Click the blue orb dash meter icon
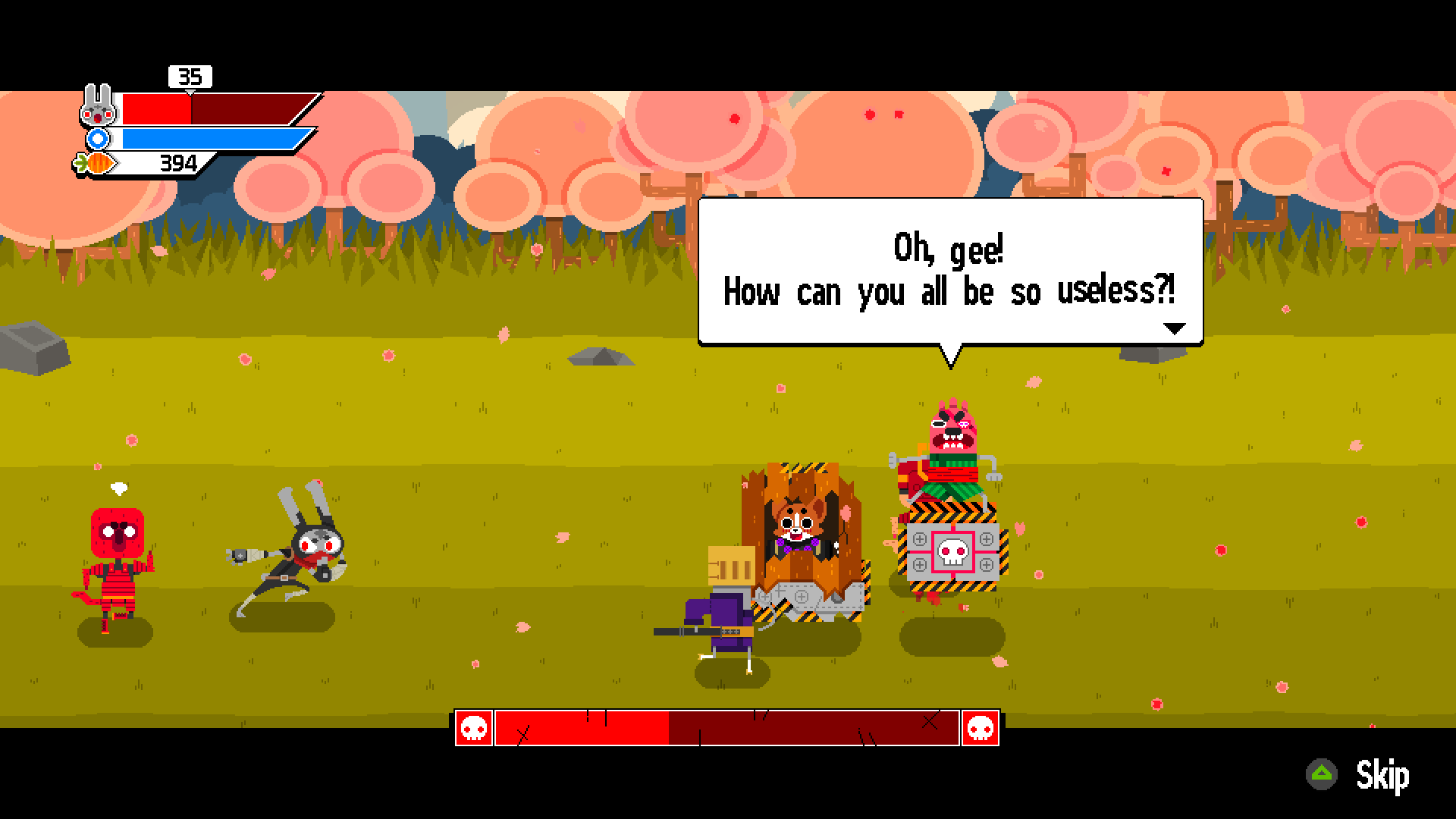The height and width of the screenshot is (819, 1456). (x=99, y=139)
